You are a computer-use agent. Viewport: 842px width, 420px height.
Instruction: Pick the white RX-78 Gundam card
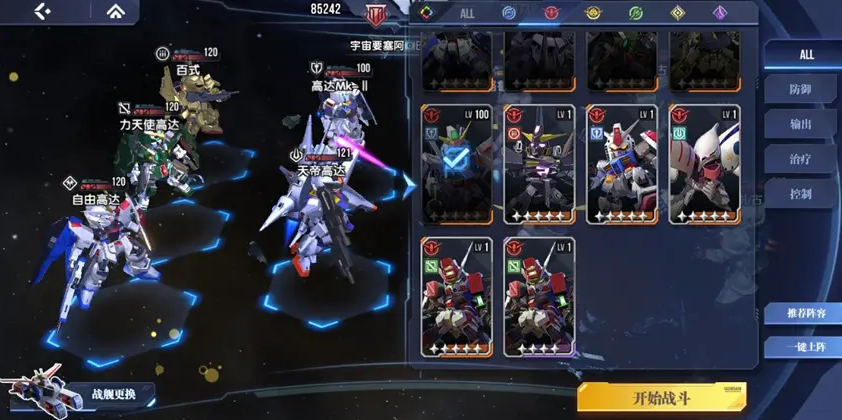(x=621, y=165)
